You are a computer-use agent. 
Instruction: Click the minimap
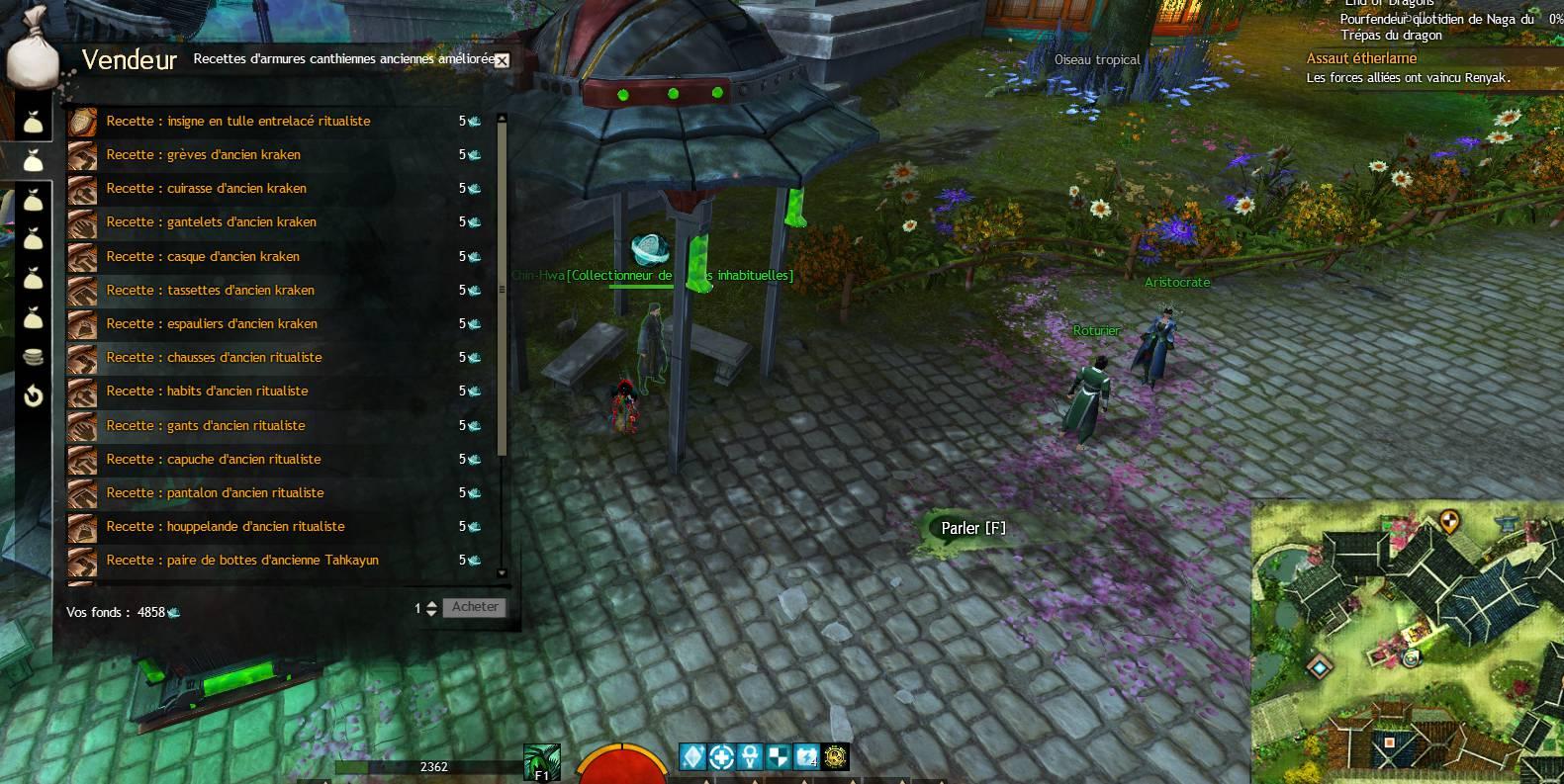pos(1407,643)
